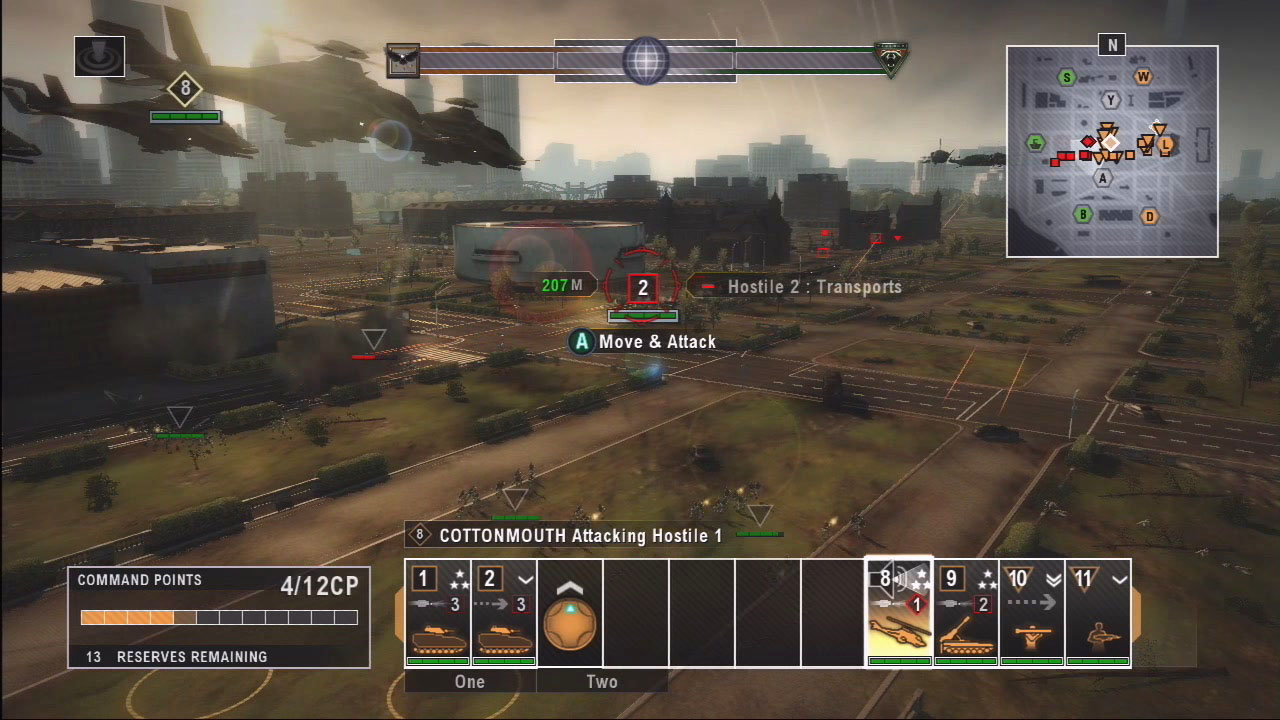Image resolution: width=1280 pixels, height=720 pixels.
Task: Select uplink Y on the minimap
Action: click(x=1110, y=100)
